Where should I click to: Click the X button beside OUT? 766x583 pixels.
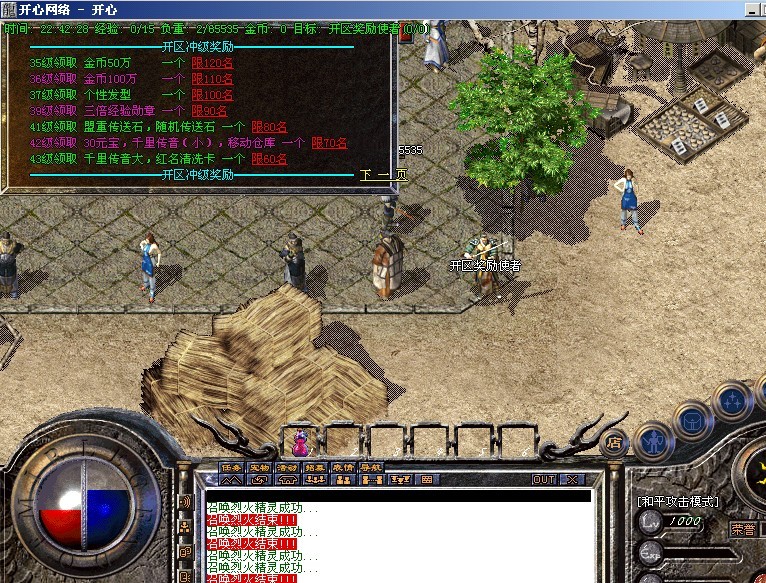click(571, 479)
